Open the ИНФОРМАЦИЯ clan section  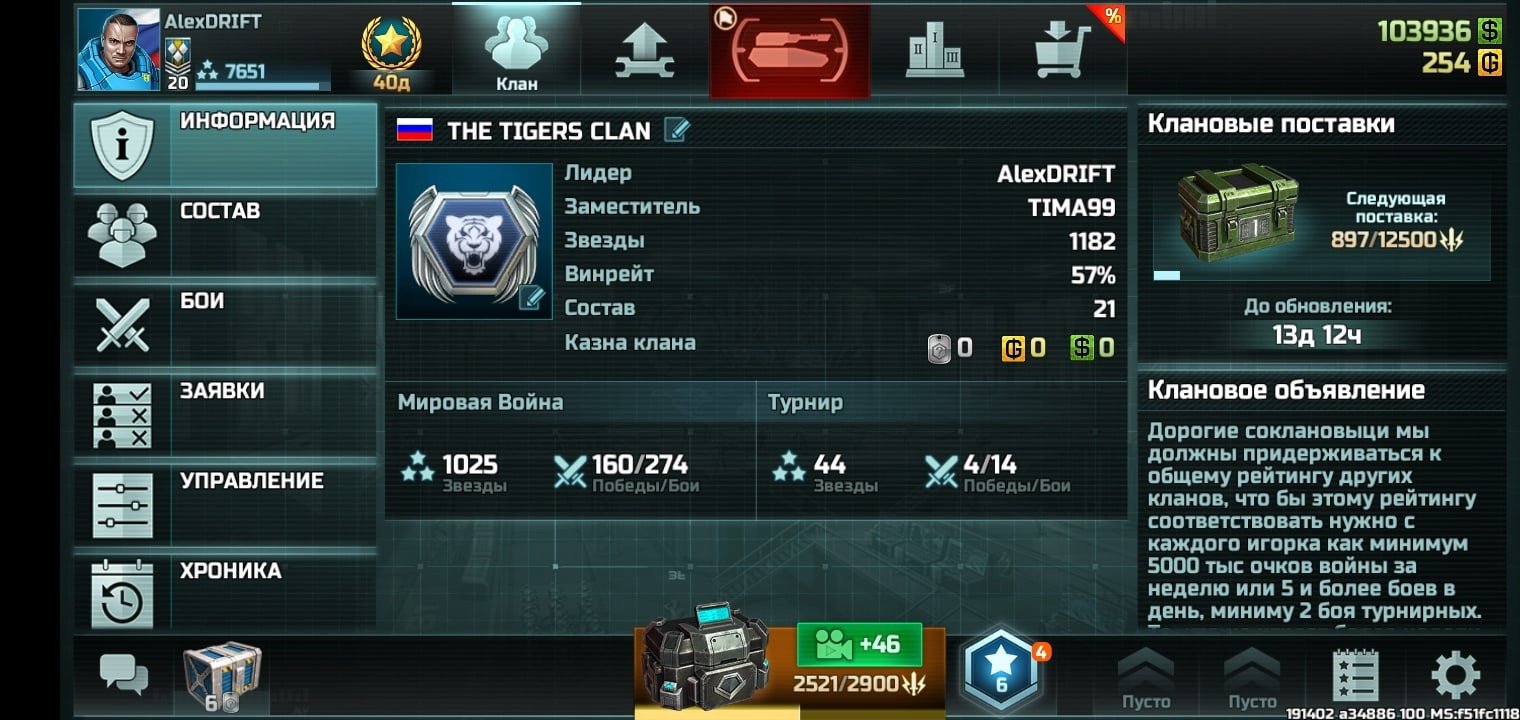[225, 145]
